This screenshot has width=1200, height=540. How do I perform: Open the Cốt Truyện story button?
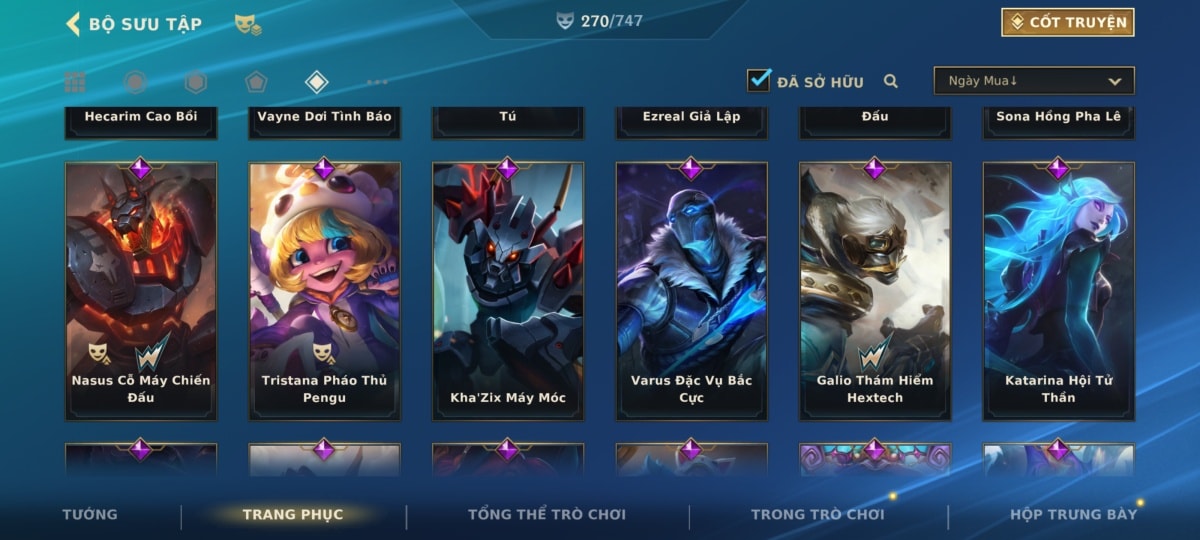1067,22
